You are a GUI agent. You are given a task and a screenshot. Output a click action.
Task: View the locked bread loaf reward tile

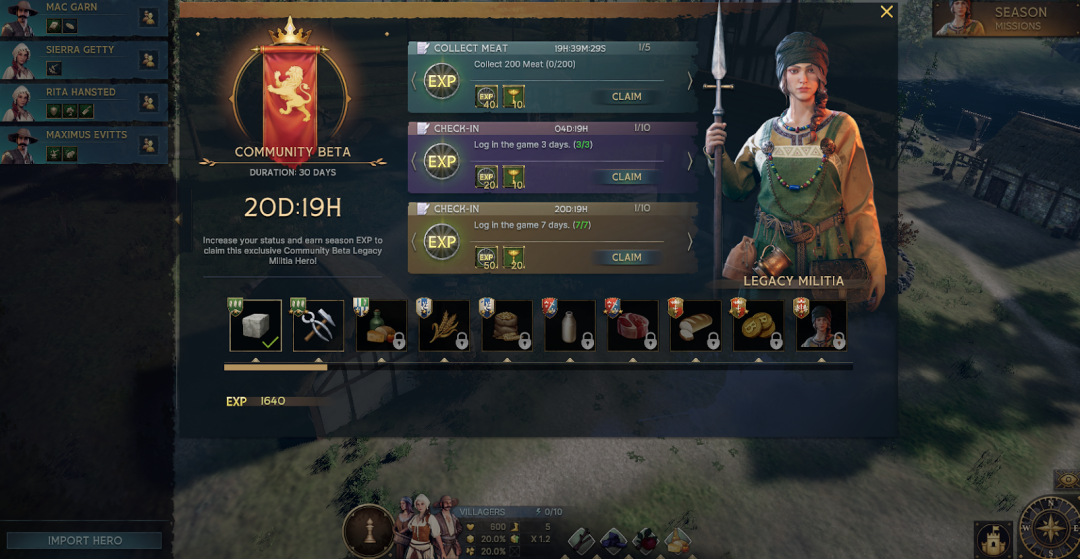pyautogui.click(x=696, y=326)
